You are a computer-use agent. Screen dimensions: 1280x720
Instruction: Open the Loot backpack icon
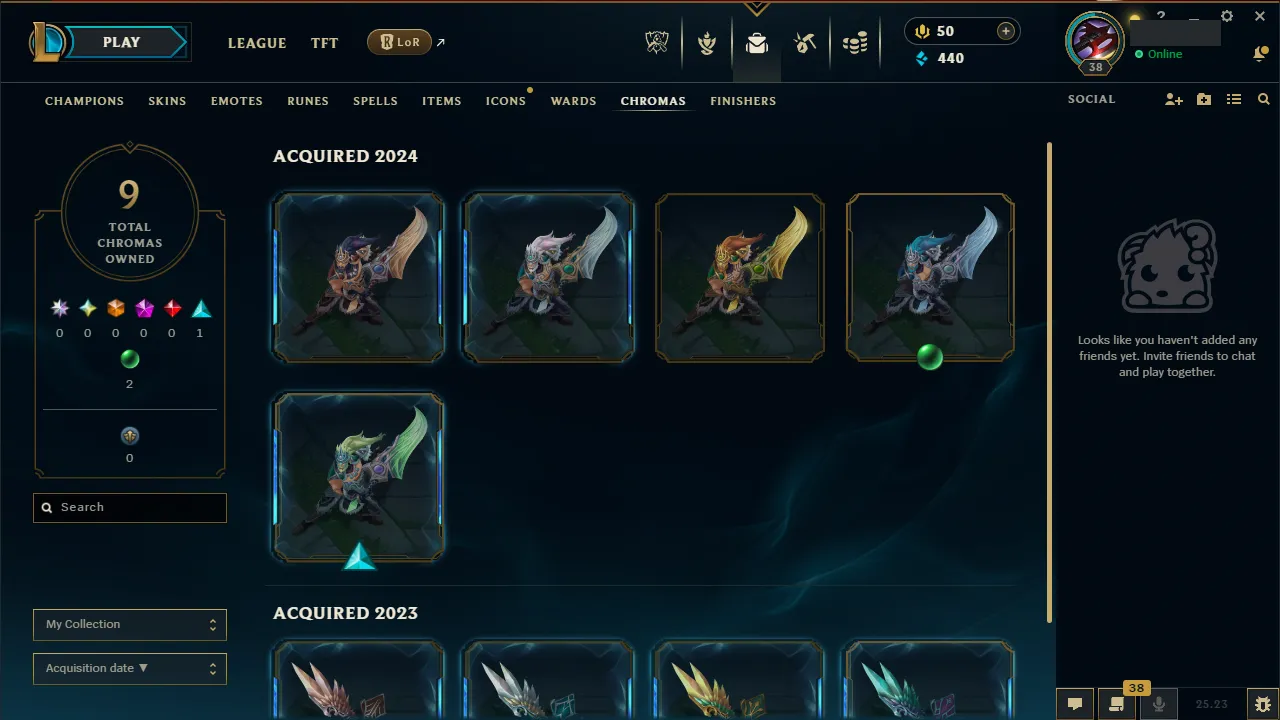coord(756,43)
